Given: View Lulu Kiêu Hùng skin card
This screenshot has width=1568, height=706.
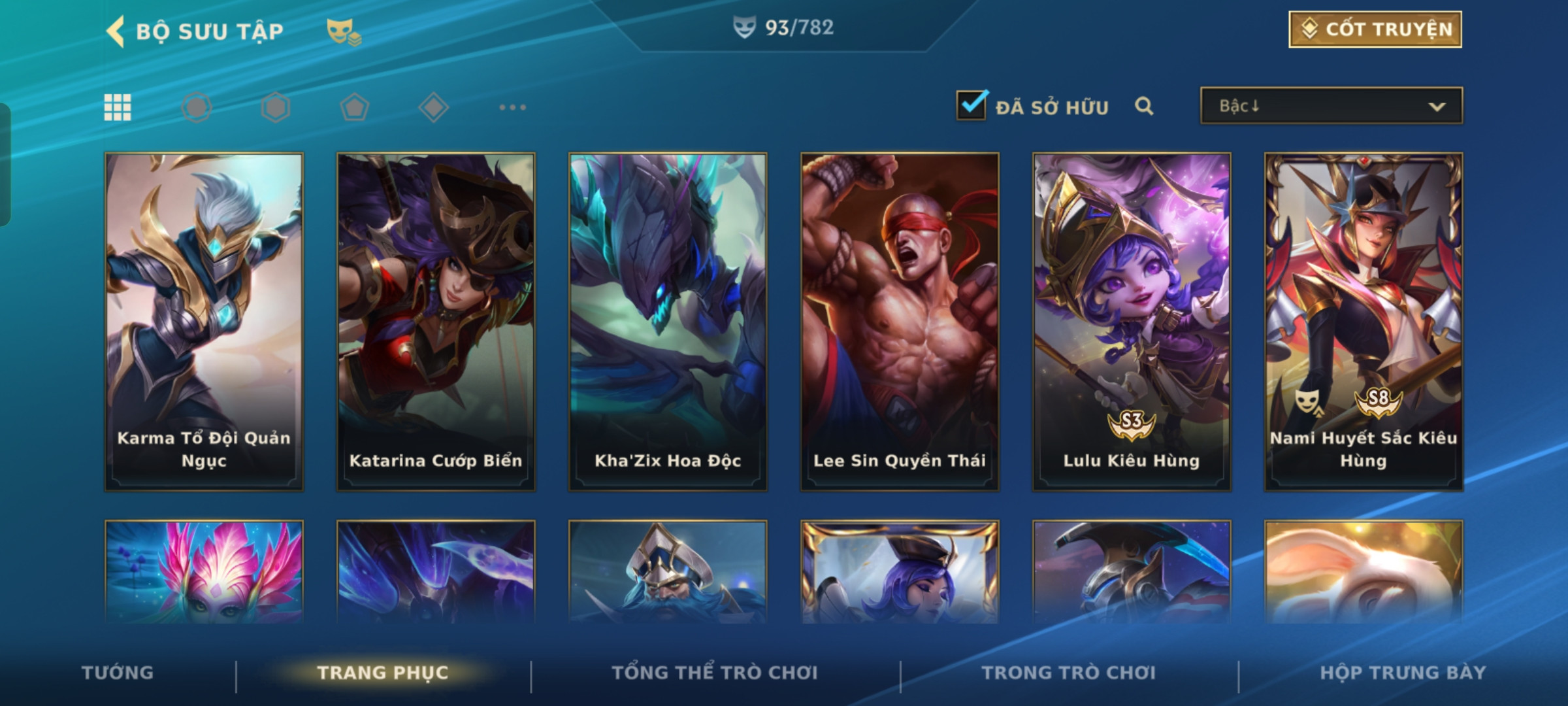Looking at the screenshot, I should point(1132,322).
